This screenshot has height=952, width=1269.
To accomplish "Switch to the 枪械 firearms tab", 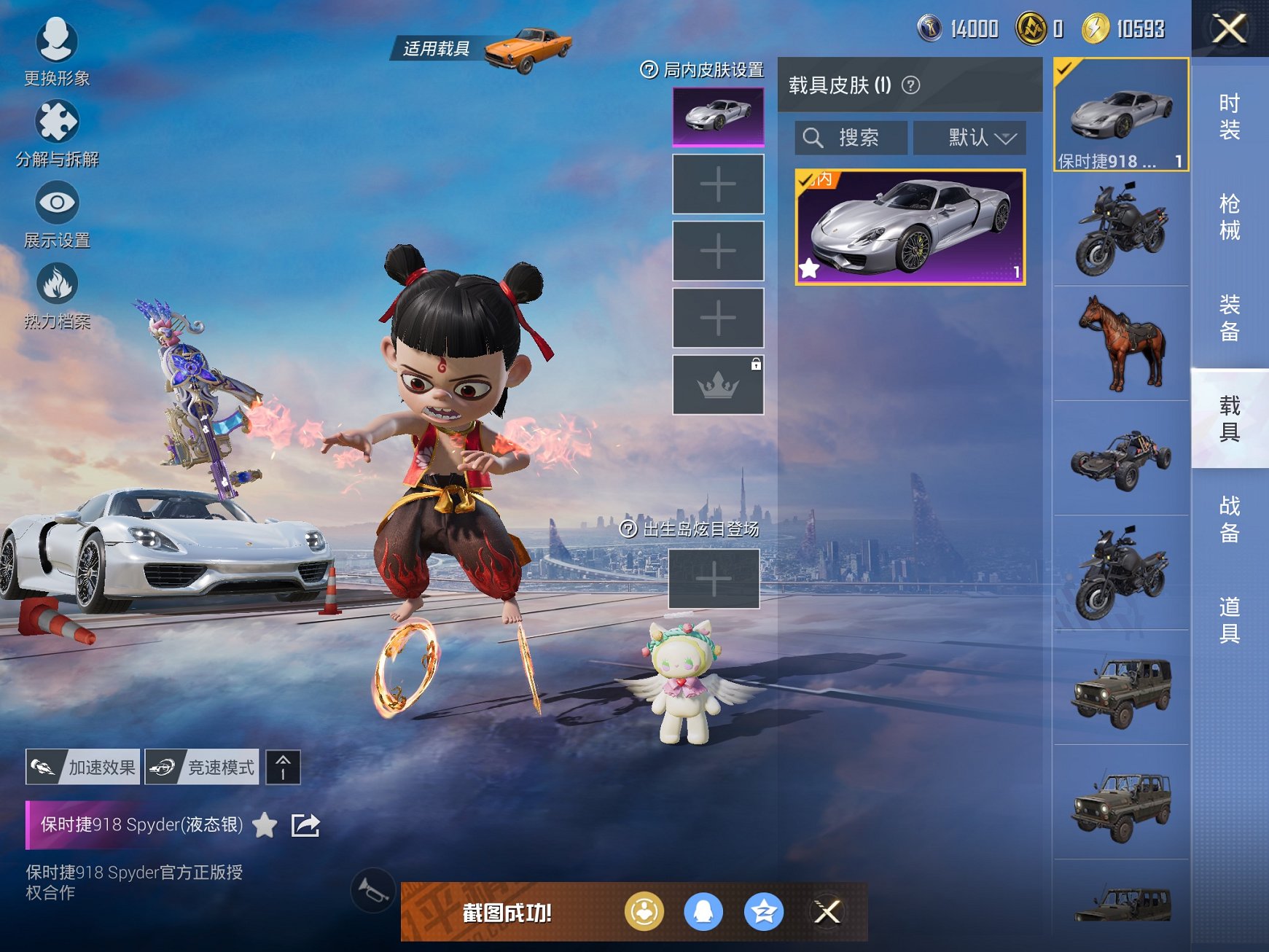I will [1230, 217].
